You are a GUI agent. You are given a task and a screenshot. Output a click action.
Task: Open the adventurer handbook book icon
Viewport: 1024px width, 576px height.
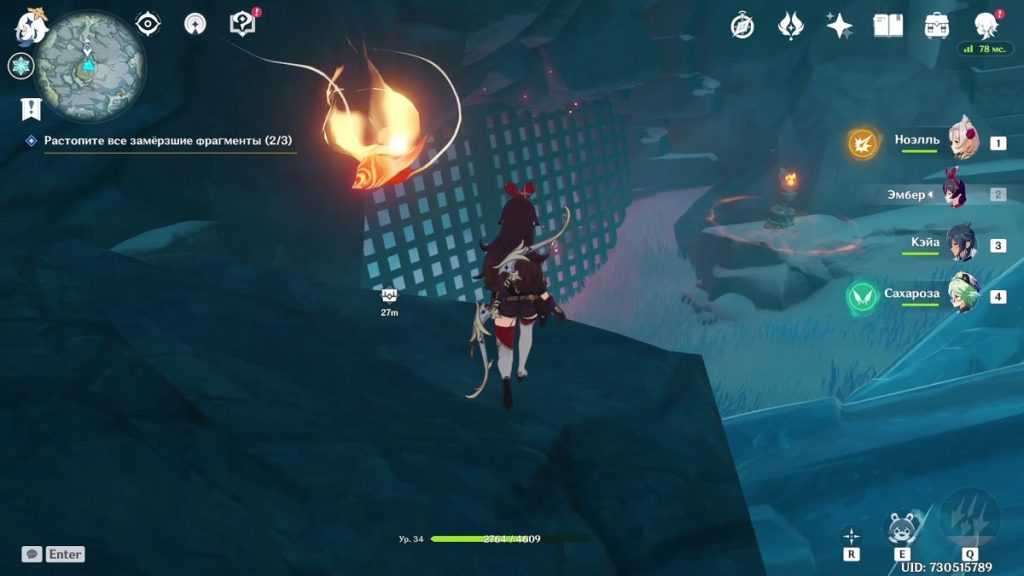pos(888,26)
